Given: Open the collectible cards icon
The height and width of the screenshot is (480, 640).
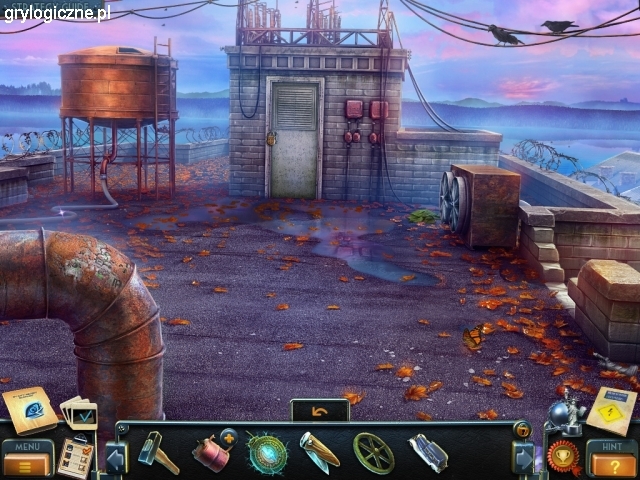Looking at the screenshot, I should coord(79,412).
